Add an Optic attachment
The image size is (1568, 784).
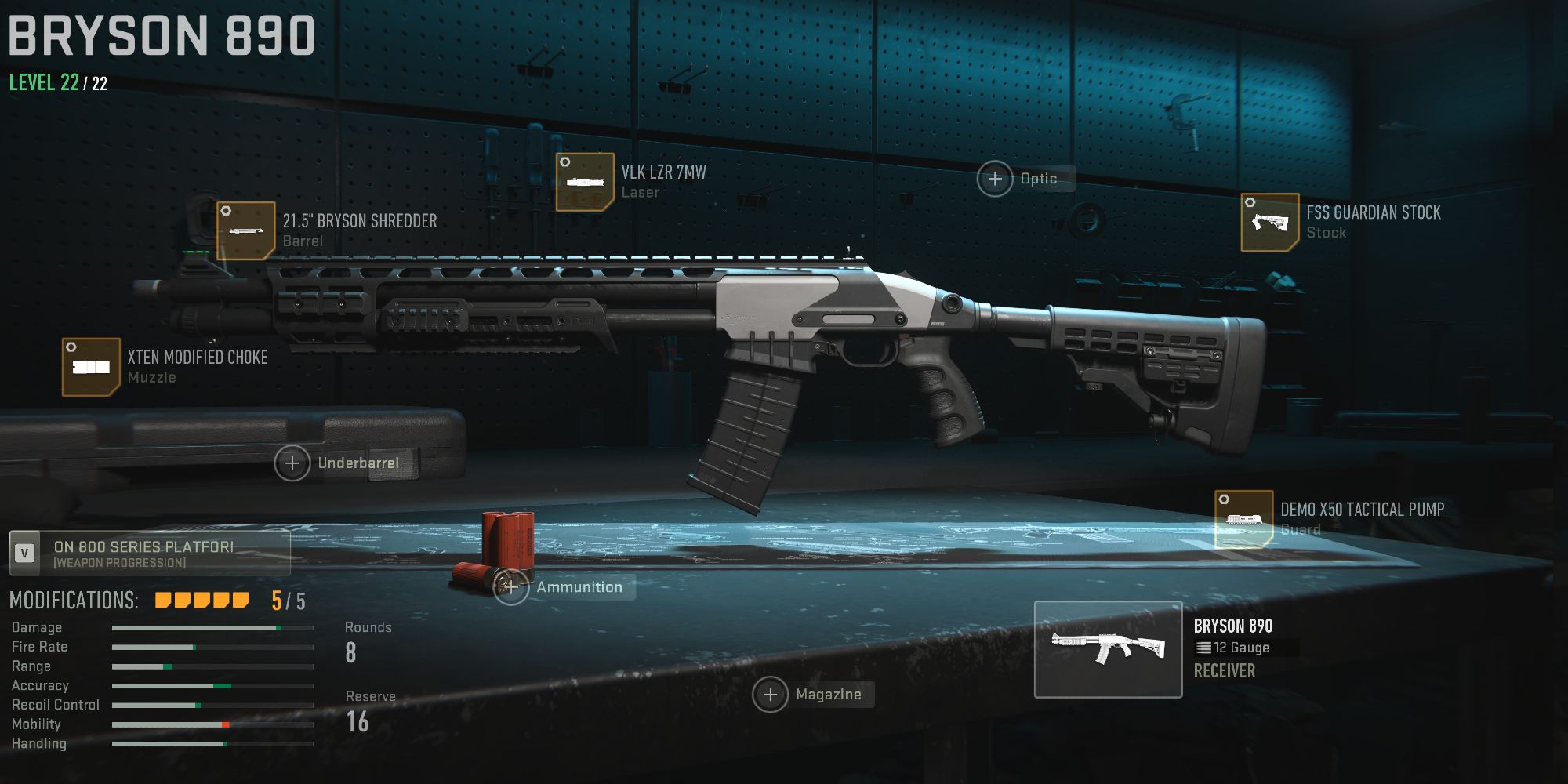pyautogui.click(x=995, y=180)
